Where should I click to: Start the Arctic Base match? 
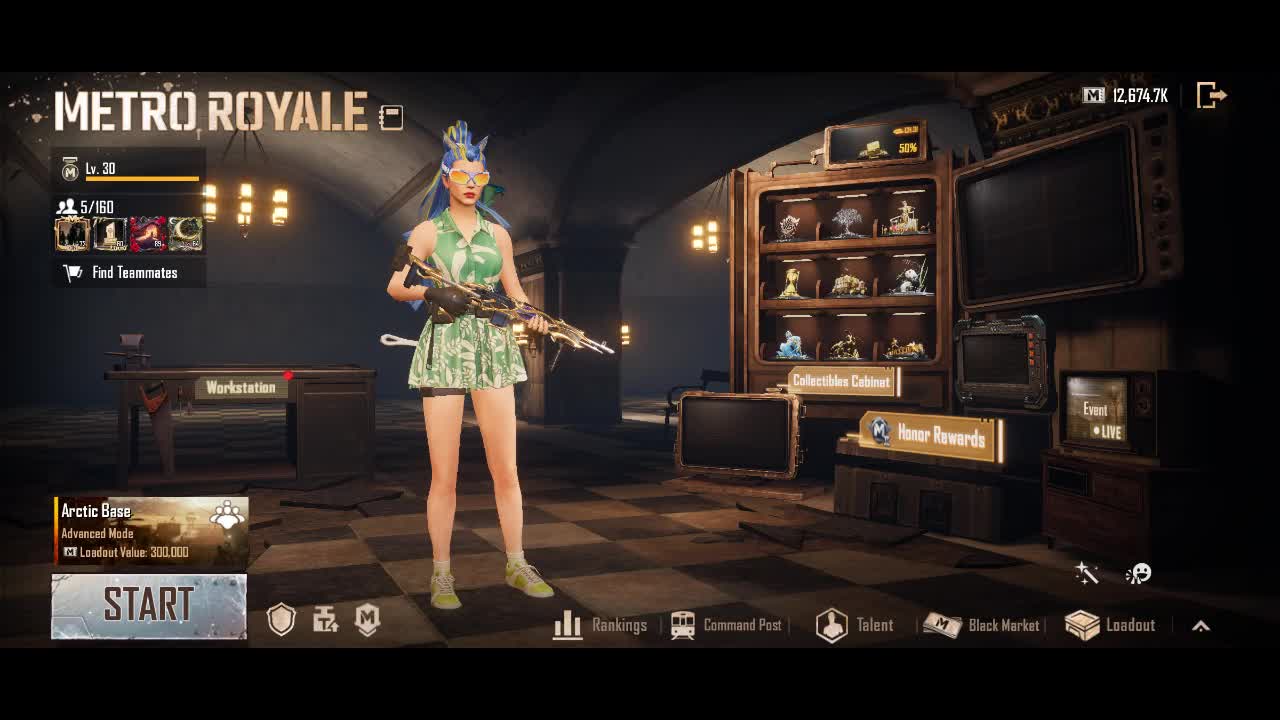[x=148, y=606]
